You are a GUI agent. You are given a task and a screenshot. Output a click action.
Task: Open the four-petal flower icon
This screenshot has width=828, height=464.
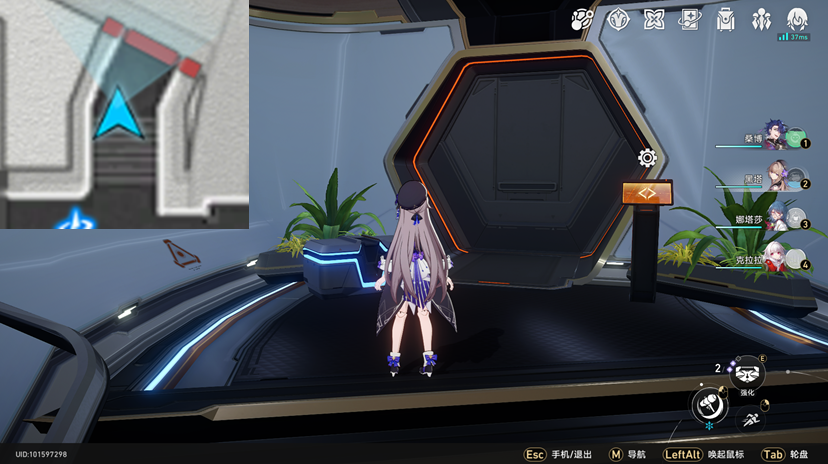point(654,19)
